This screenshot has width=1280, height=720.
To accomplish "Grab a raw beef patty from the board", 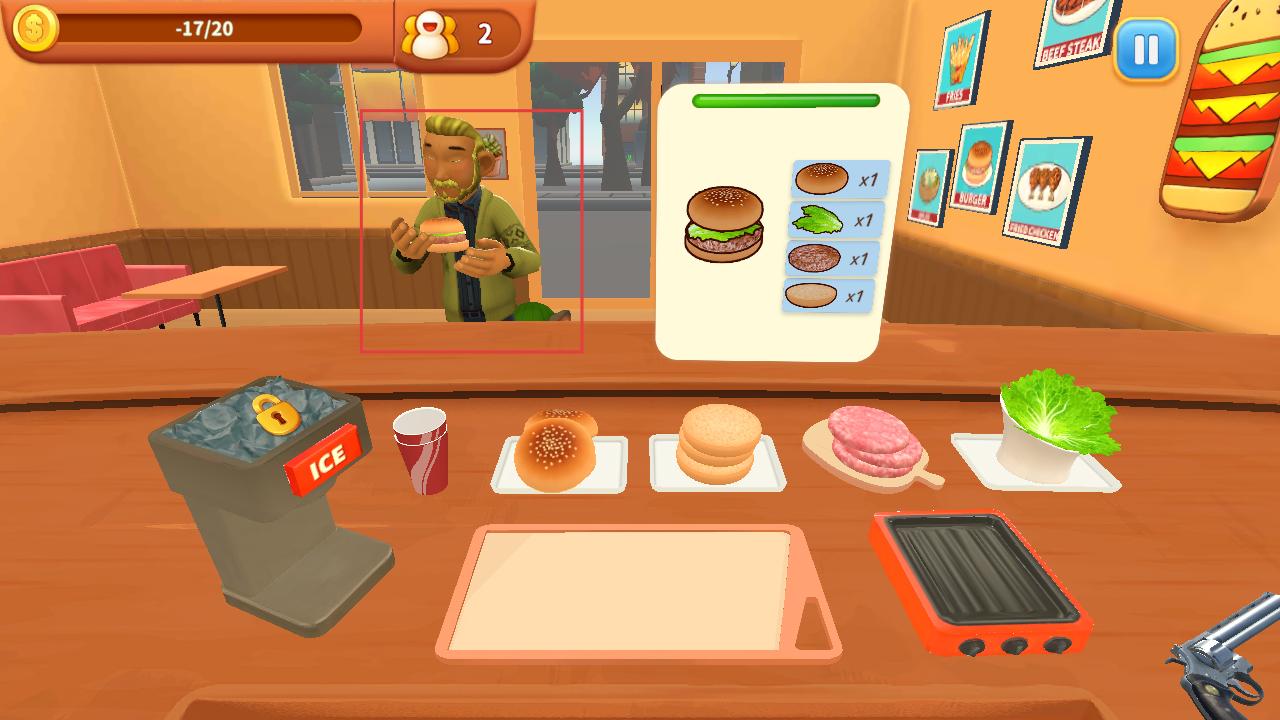I will 871,443.
